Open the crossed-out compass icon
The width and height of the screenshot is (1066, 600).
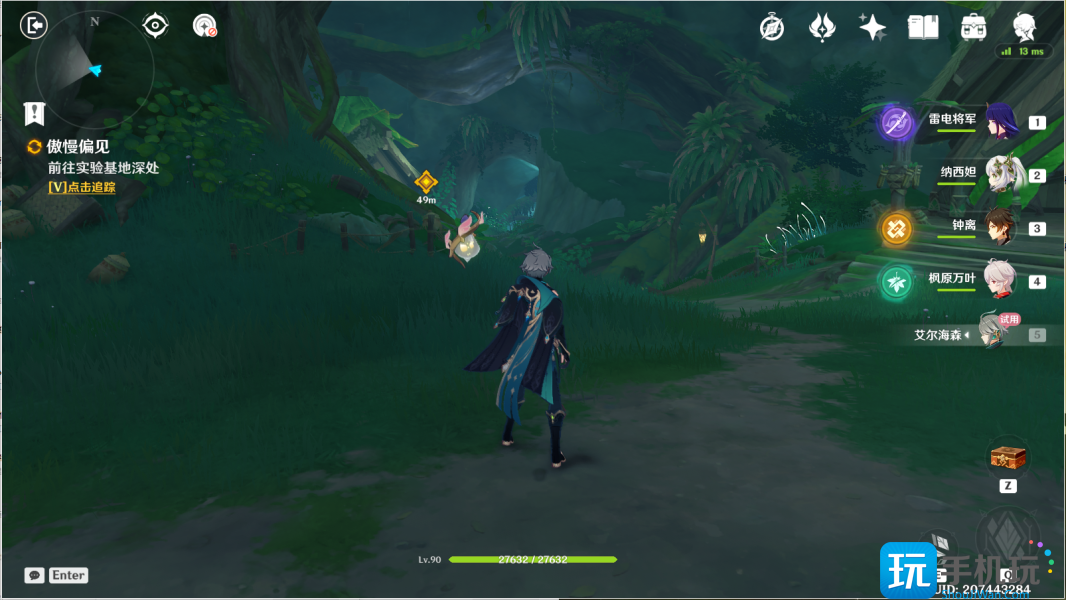tap(771, 28)
